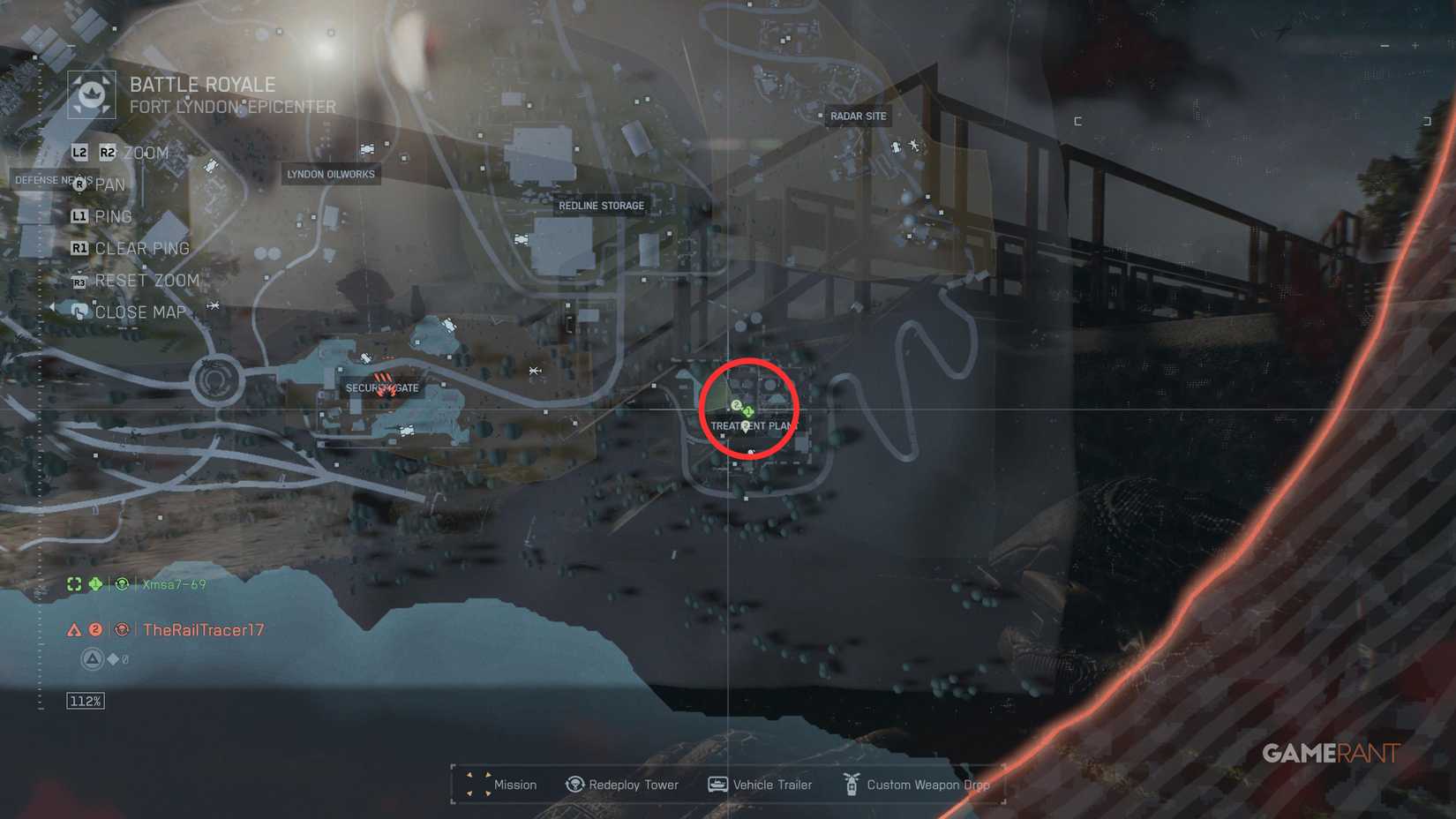Click the helicopter icon near Radar Site
The image size is (1456, 819).
(914, 146)
